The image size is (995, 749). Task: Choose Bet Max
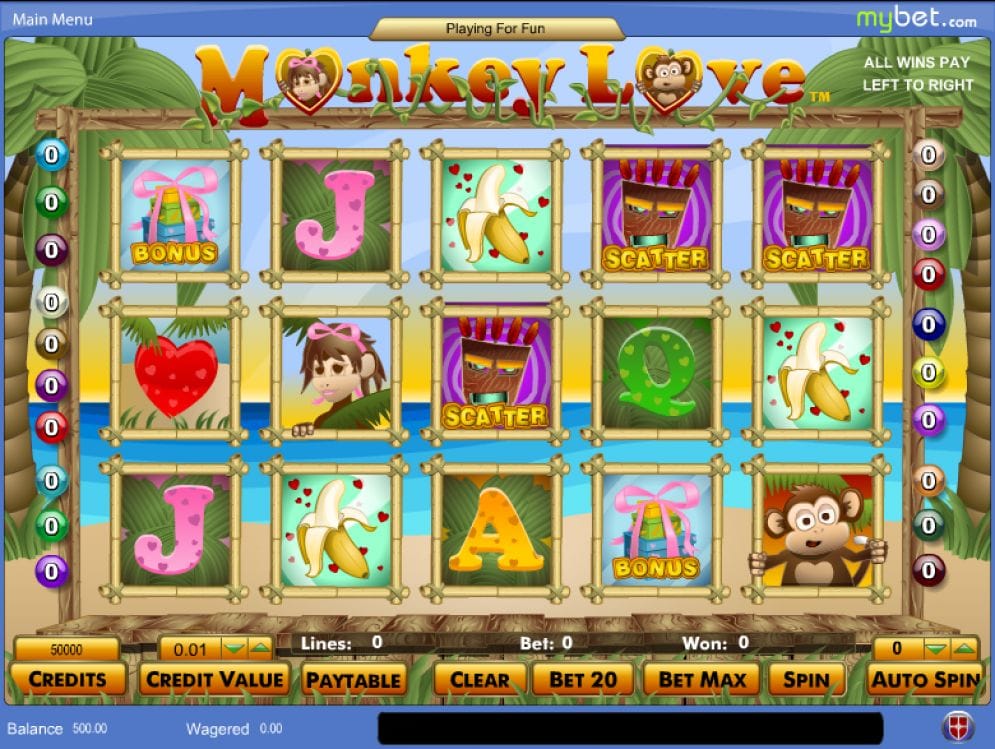(702, 680)
